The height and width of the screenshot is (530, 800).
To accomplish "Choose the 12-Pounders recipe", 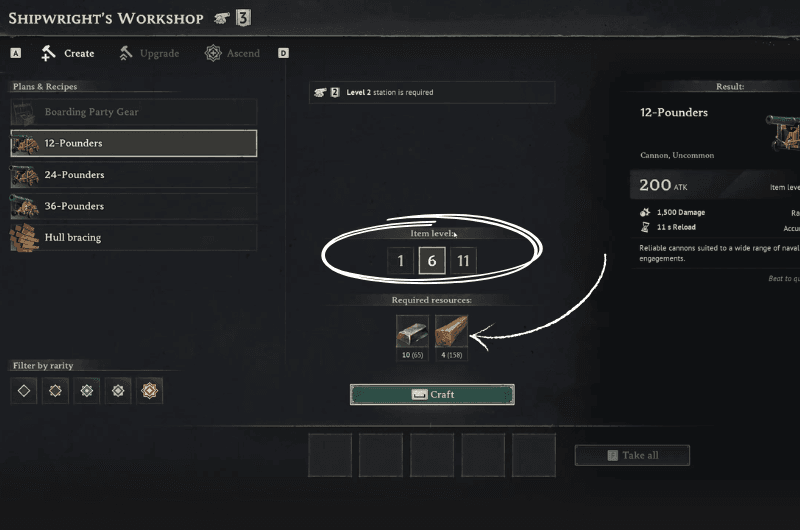I will click(133, 143).
